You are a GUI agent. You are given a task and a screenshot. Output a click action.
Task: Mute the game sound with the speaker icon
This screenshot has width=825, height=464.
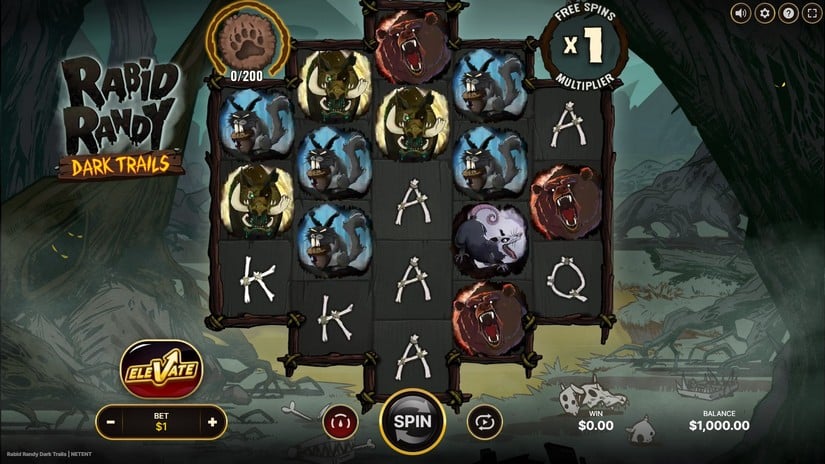point(741,13)
